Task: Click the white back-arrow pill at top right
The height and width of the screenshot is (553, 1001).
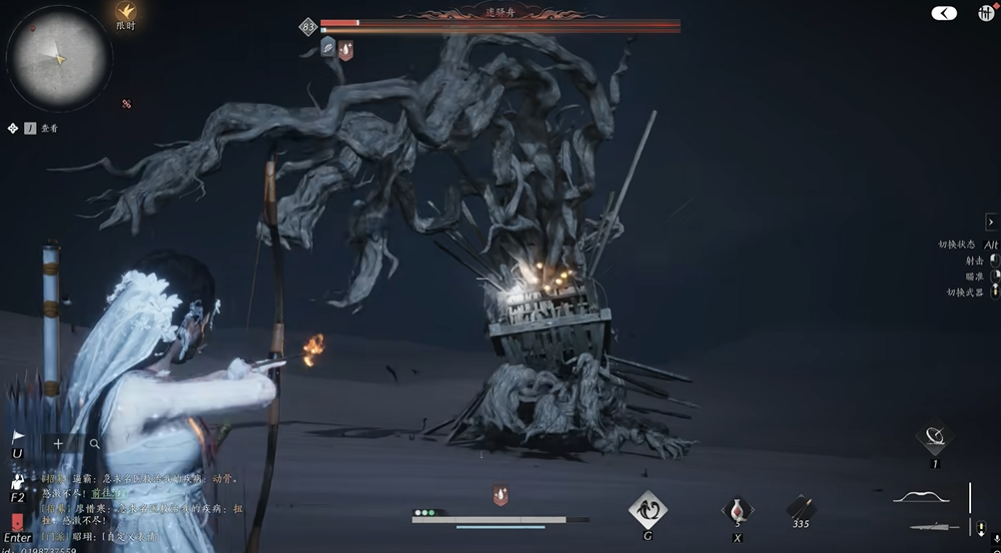Action: [944, 13]
